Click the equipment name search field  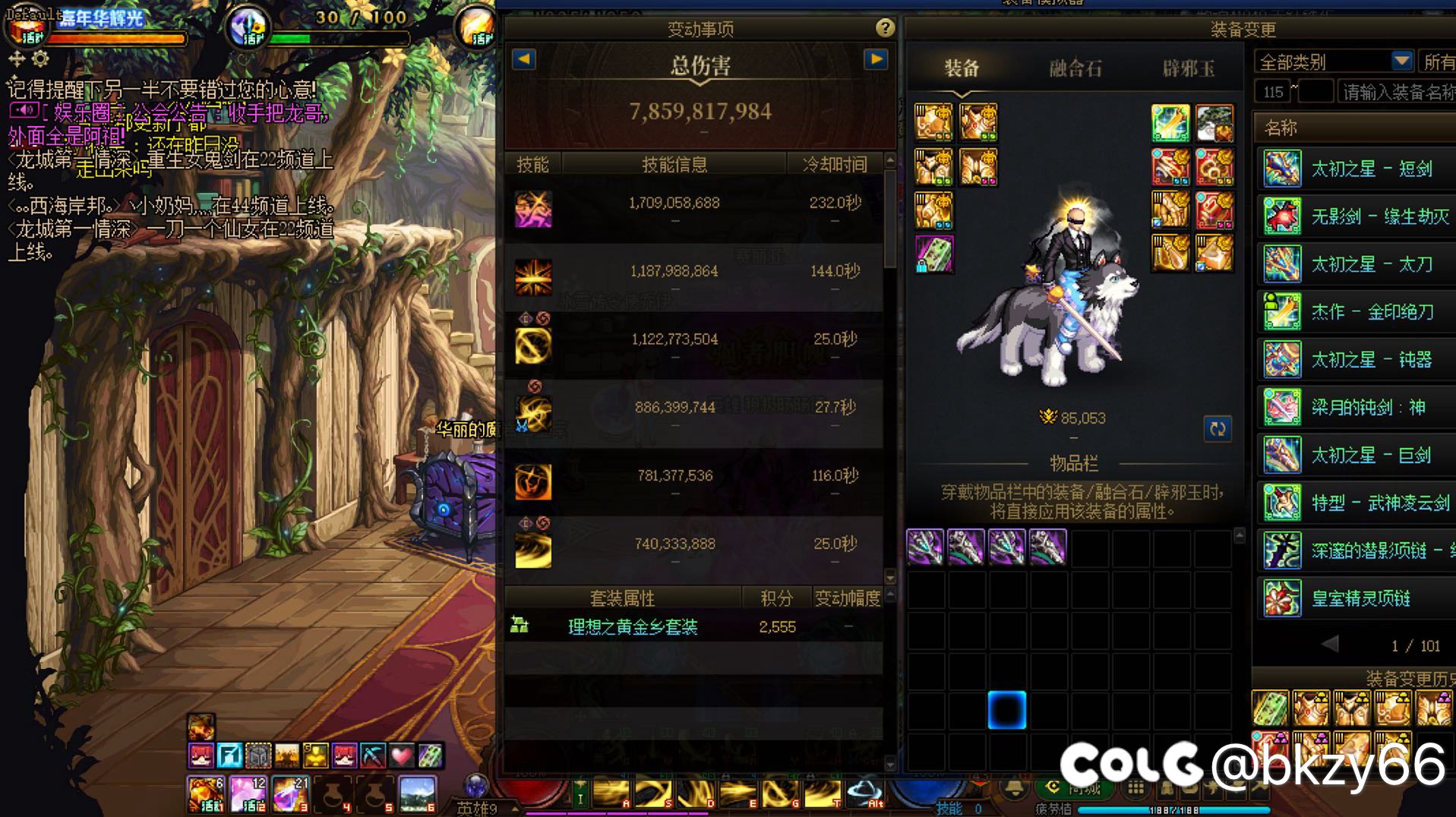[1396, 92]
